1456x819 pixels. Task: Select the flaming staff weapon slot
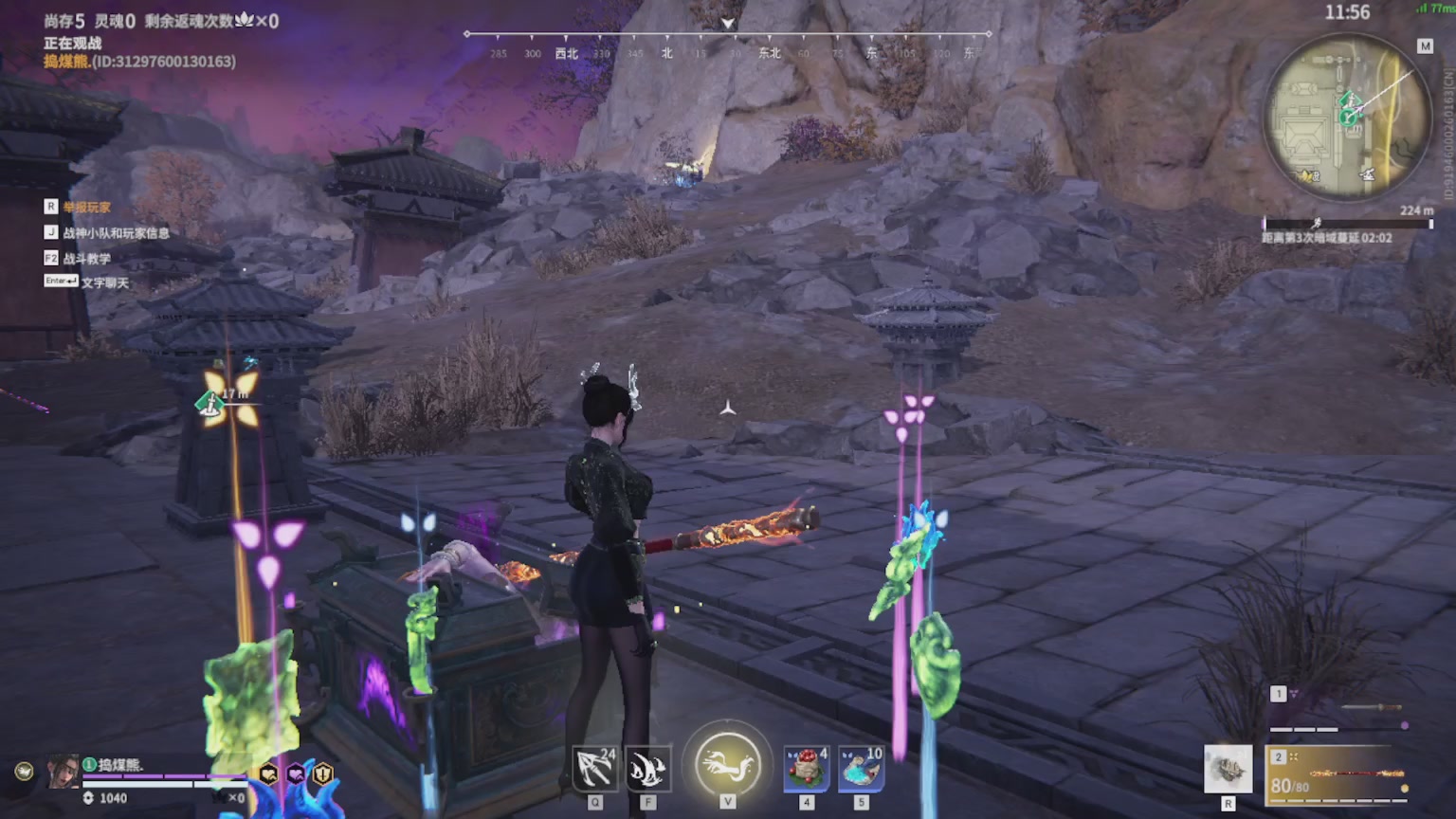(x=1338, y=774)
